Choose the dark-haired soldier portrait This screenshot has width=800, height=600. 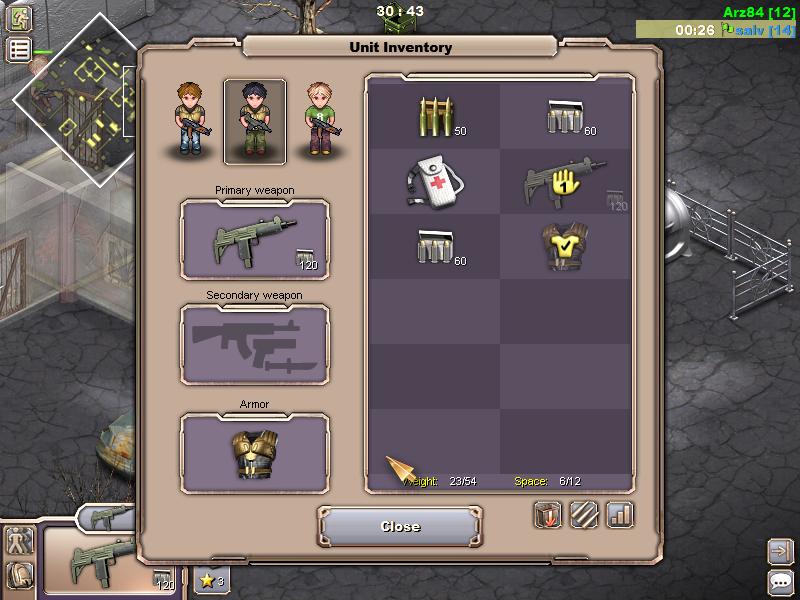(254, 121)
